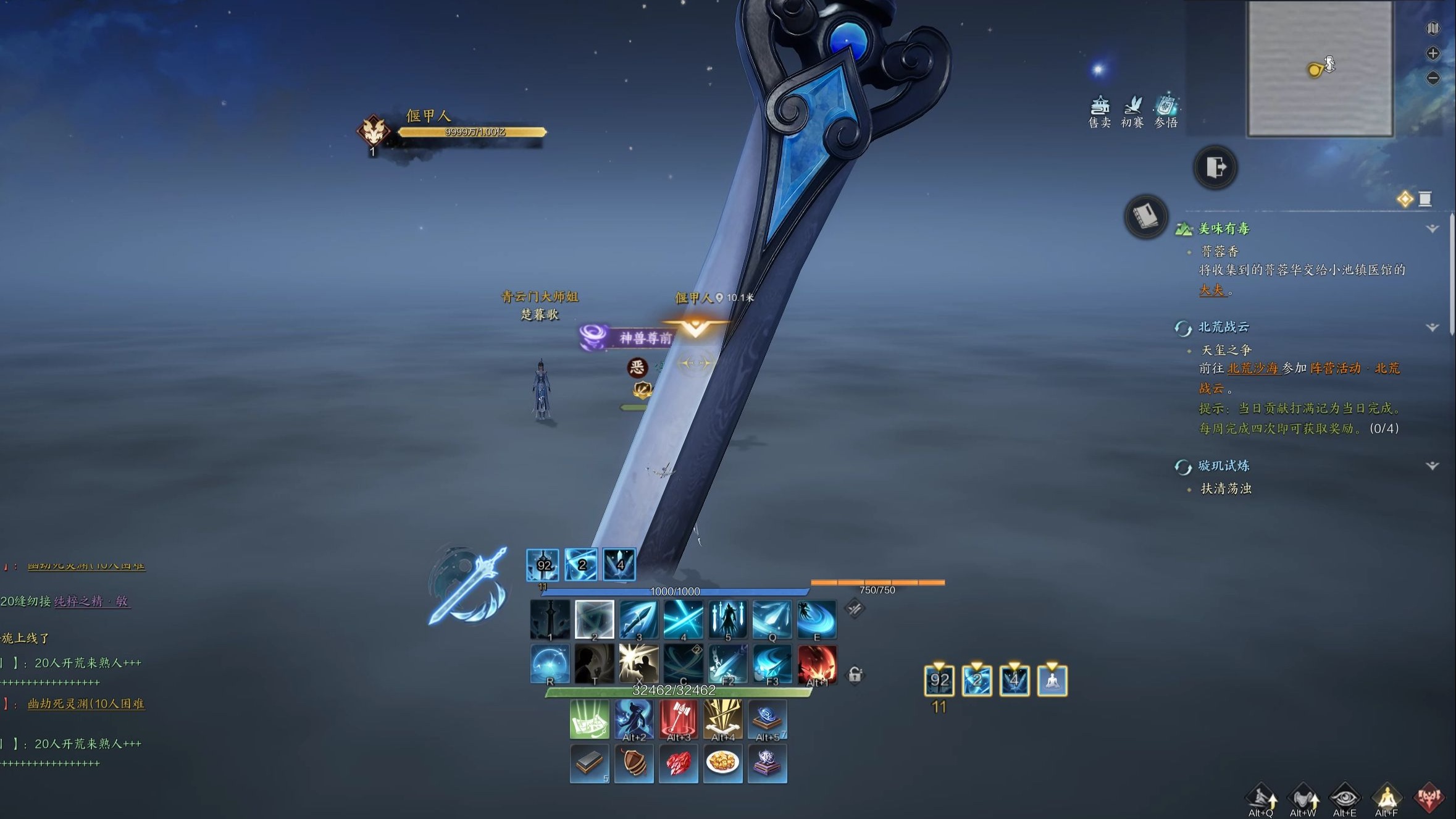Click the exit door button
This screenshot has height=819, width=1456.
1215,167
